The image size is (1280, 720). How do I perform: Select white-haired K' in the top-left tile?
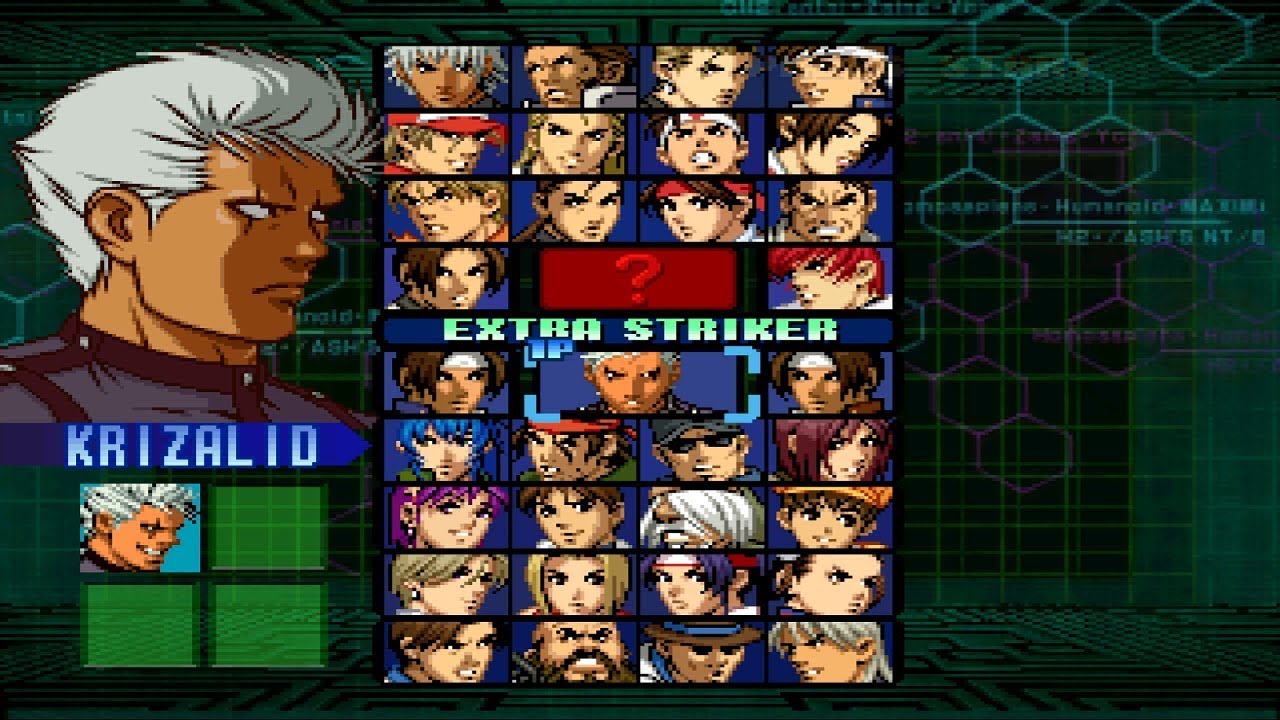446,76
